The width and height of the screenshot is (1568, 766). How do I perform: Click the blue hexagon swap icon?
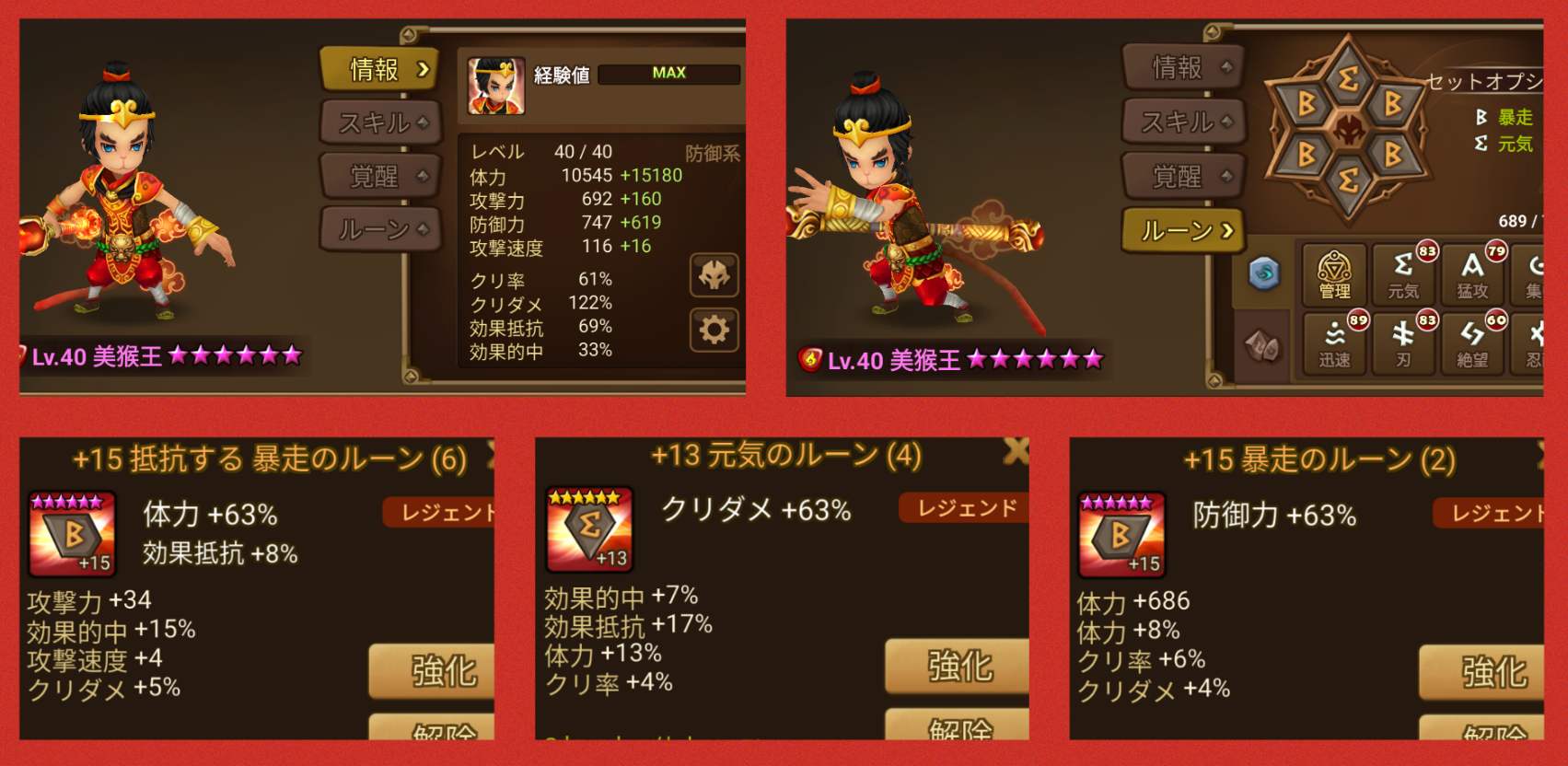pyautogui.click(x=1264, y=272)
